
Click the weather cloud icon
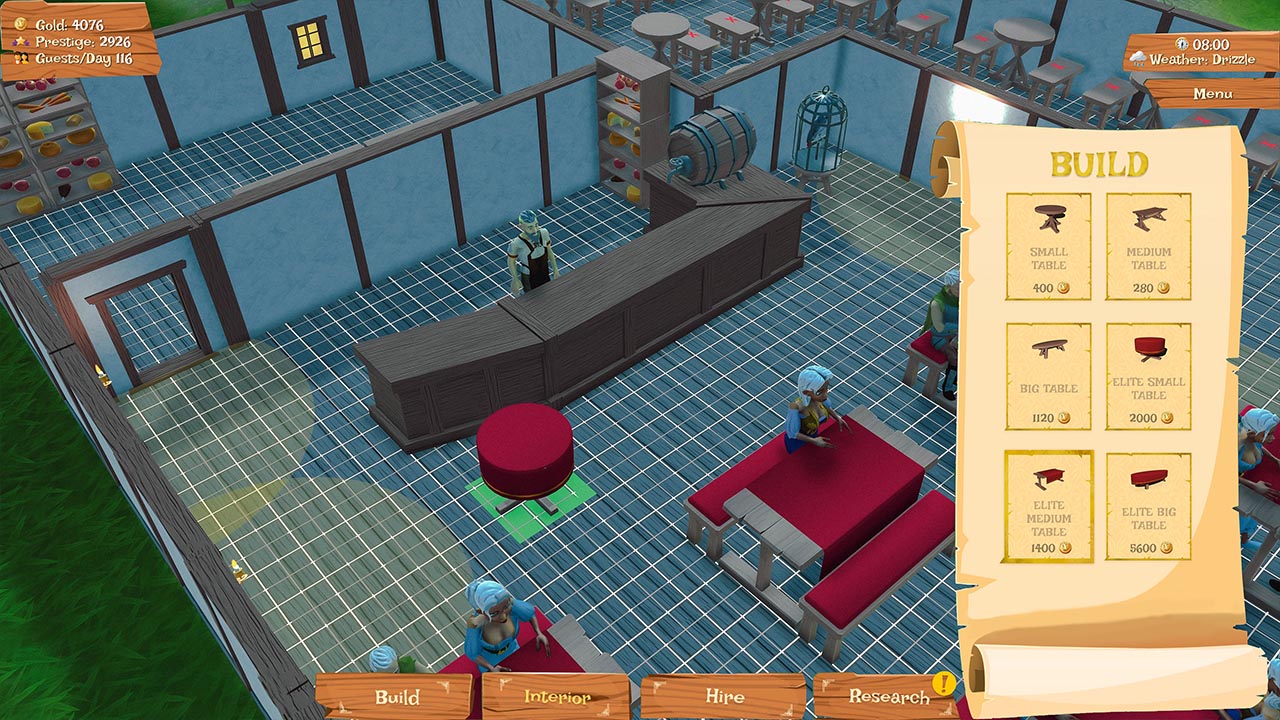click(1136, 55)
